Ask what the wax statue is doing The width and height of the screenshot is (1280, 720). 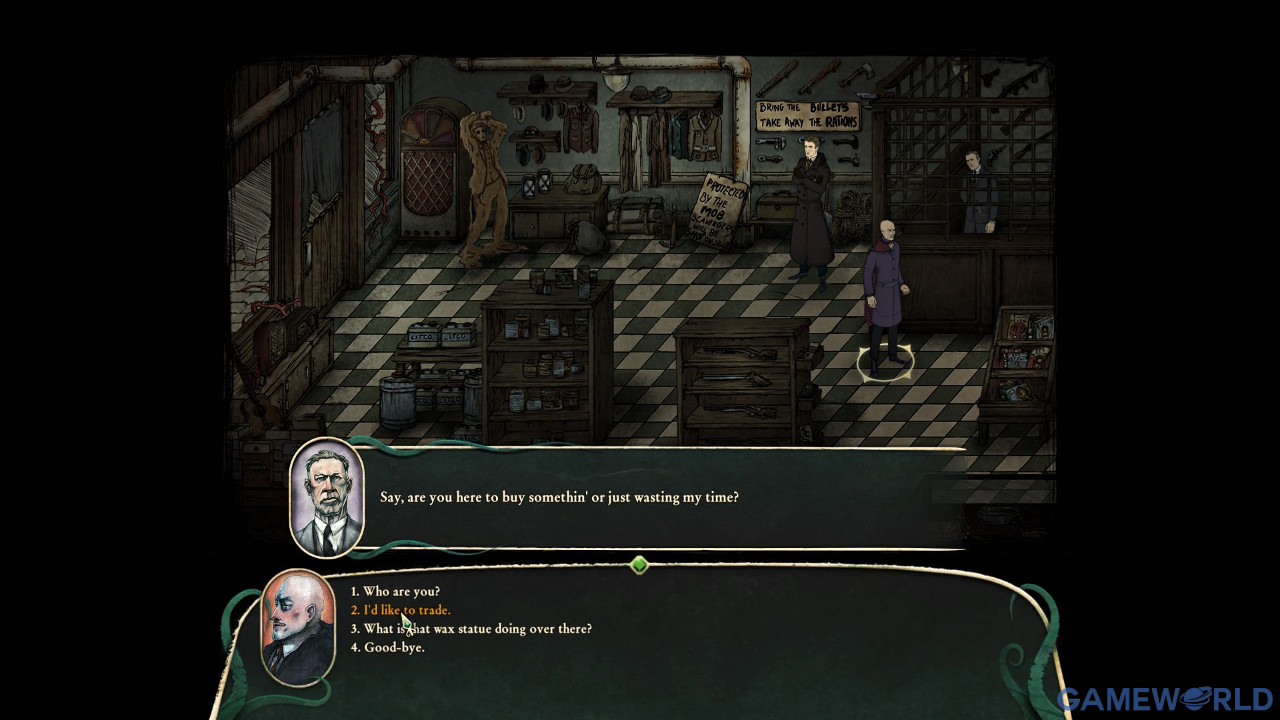tap(470, 629)
